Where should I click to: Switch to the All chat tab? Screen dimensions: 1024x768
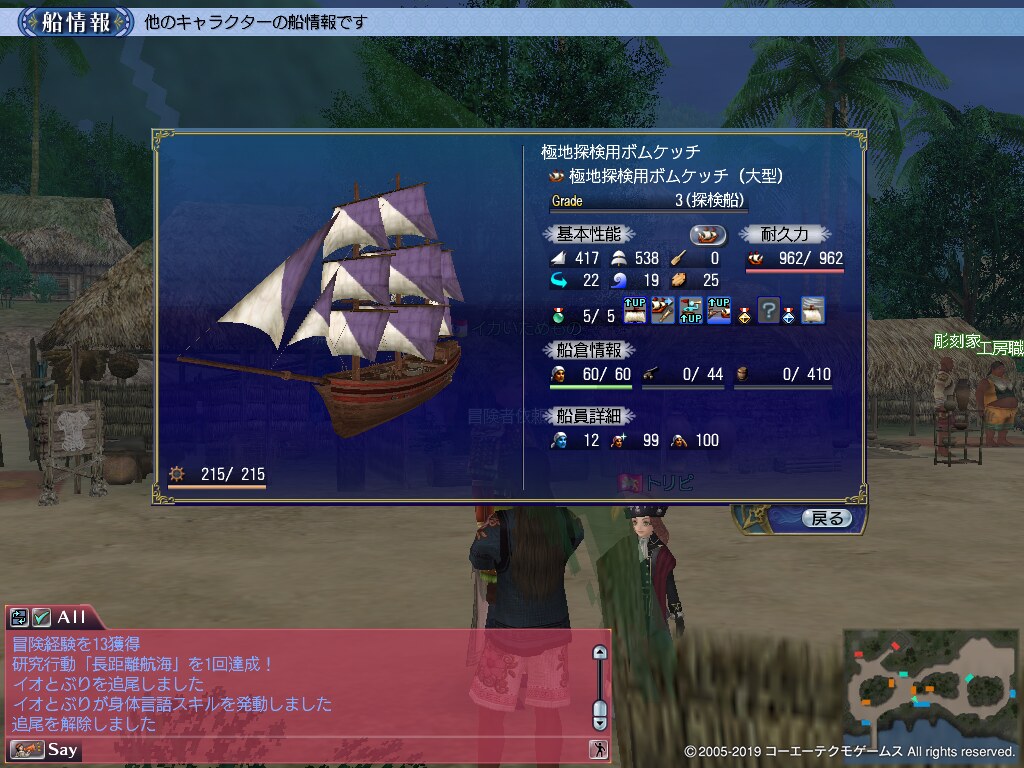(x=72, y=617)
